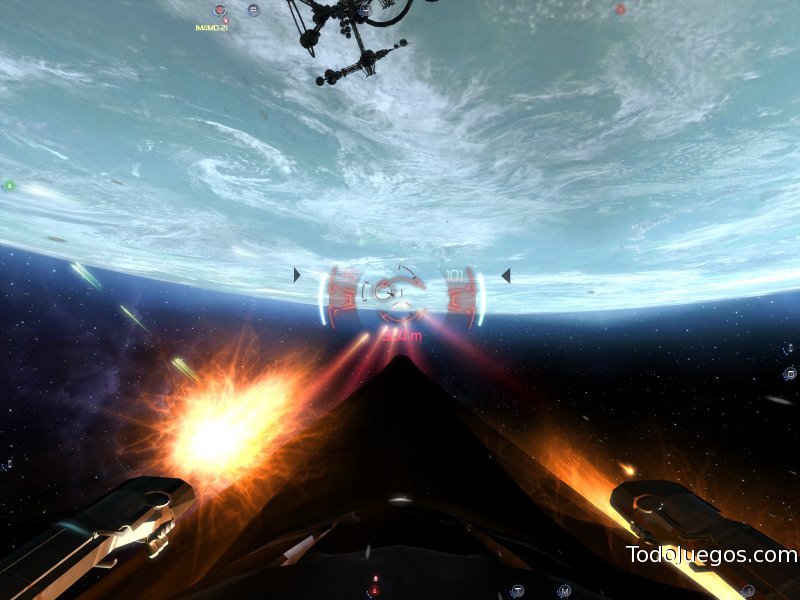The width and height of the screenshot is (800, 600).
Task: Target the lone red enemy marker over the planet
Action: [x=619, y=10]
